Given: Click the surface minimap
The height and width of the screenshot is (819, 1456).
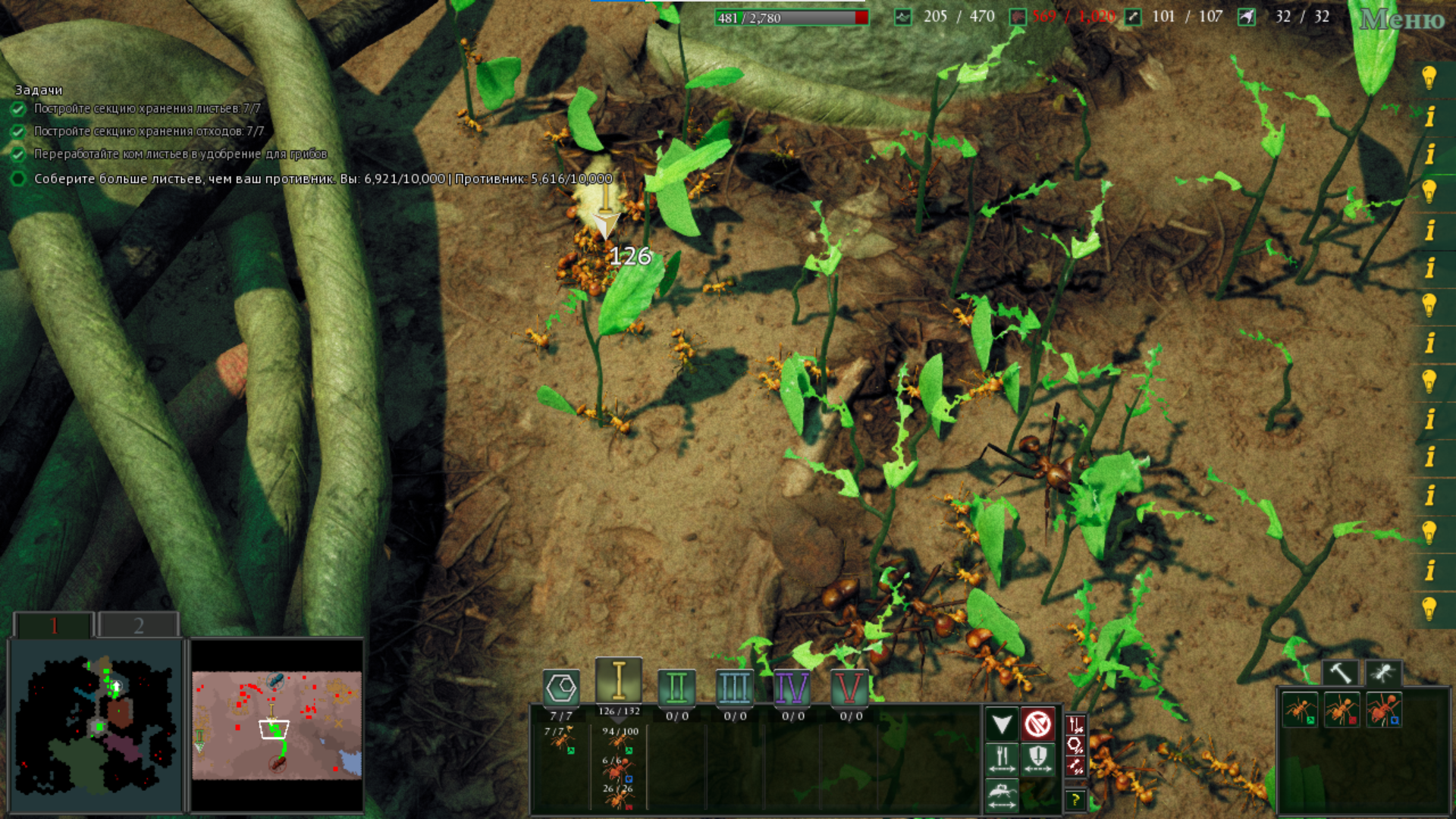Looking at the screenshot, I should coord(277,726).
